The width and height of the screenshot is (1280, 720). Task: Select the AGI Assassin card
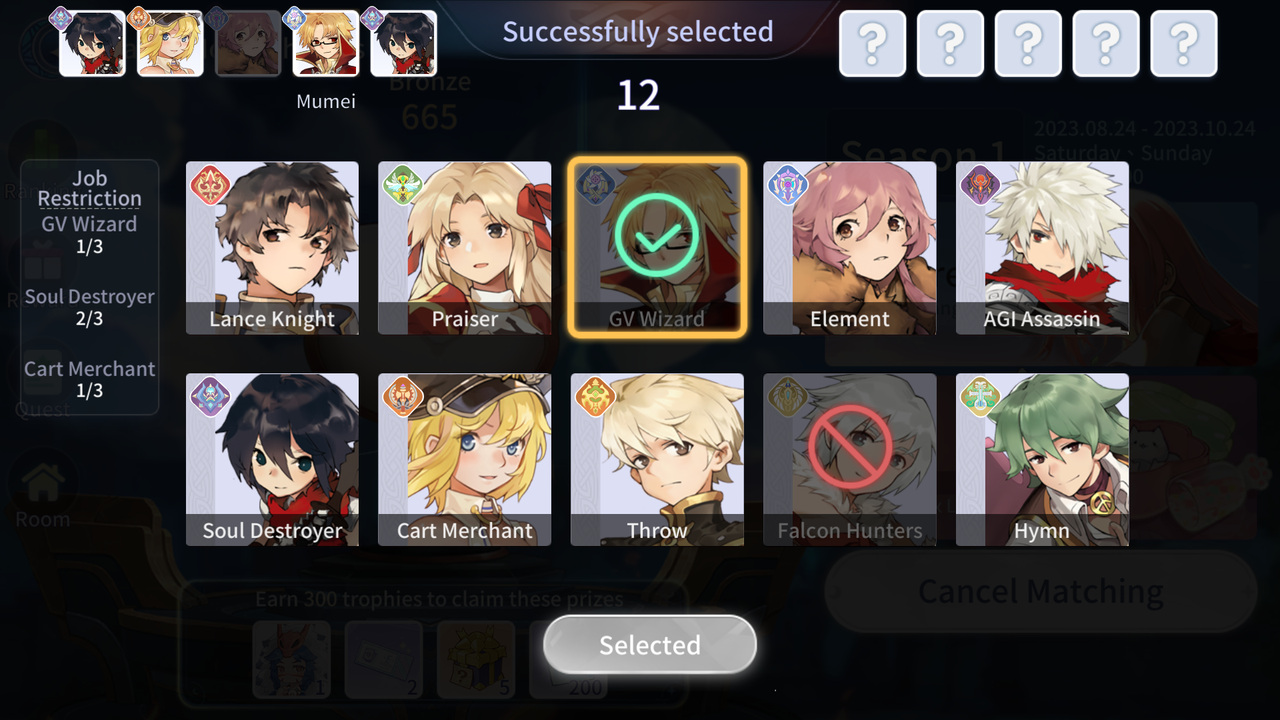[1042, 248]
